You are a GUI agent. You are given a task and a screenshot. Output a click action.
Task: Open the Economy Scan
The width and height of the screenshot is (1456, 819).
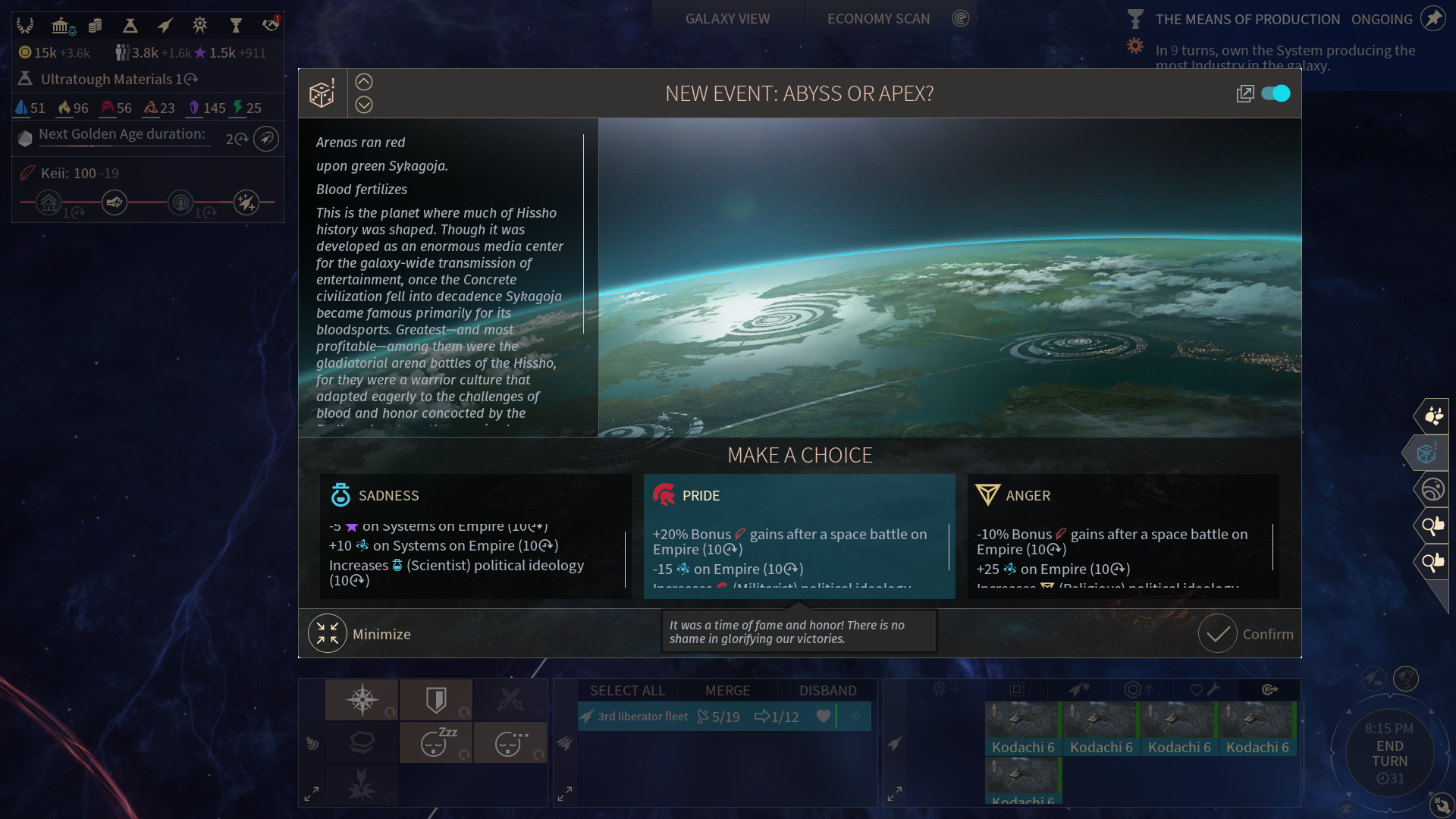click(878, 19)
